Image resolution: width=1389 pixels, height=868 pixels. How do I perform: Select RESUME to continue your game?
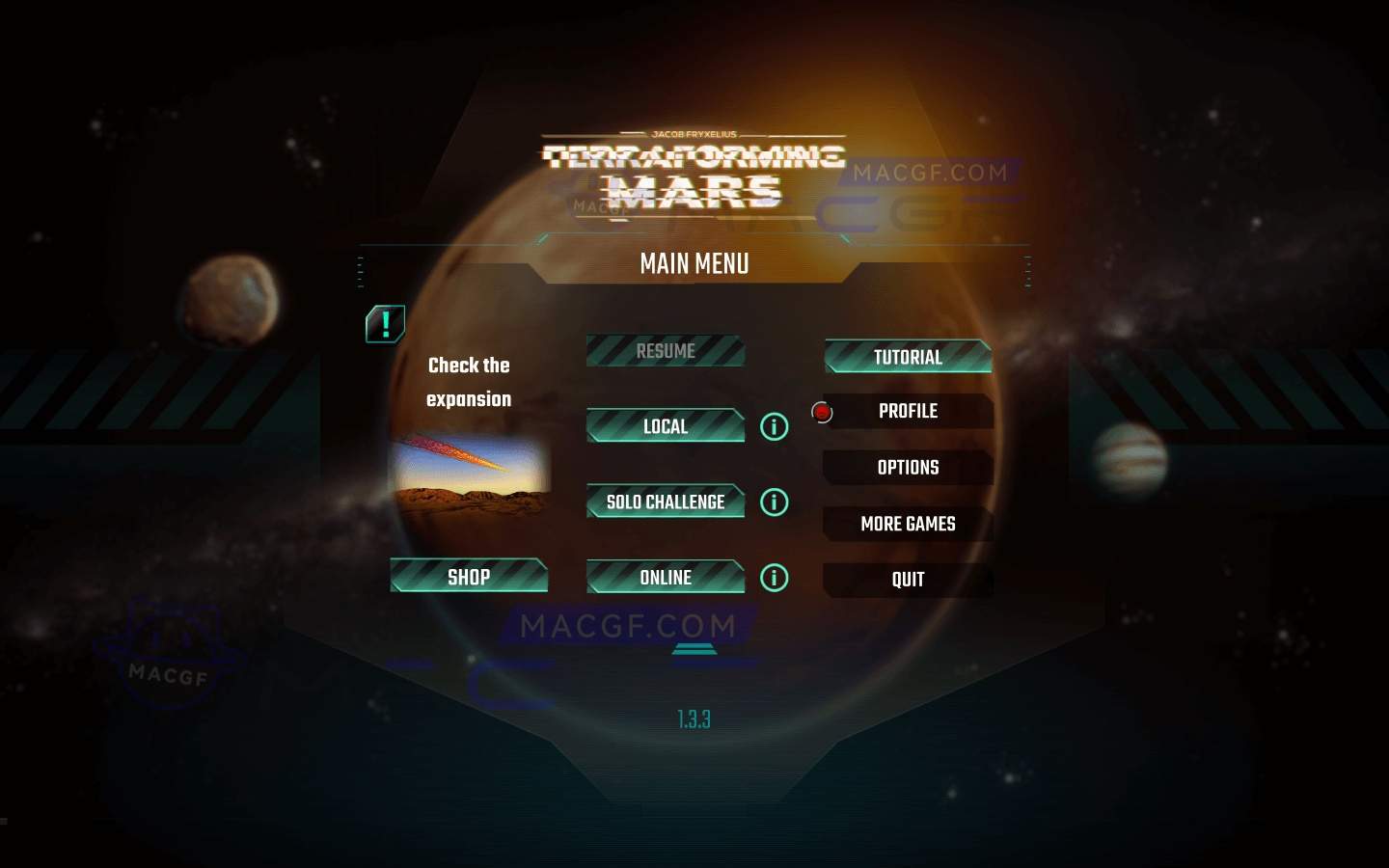pyautogui.click(x=665, y=351)
